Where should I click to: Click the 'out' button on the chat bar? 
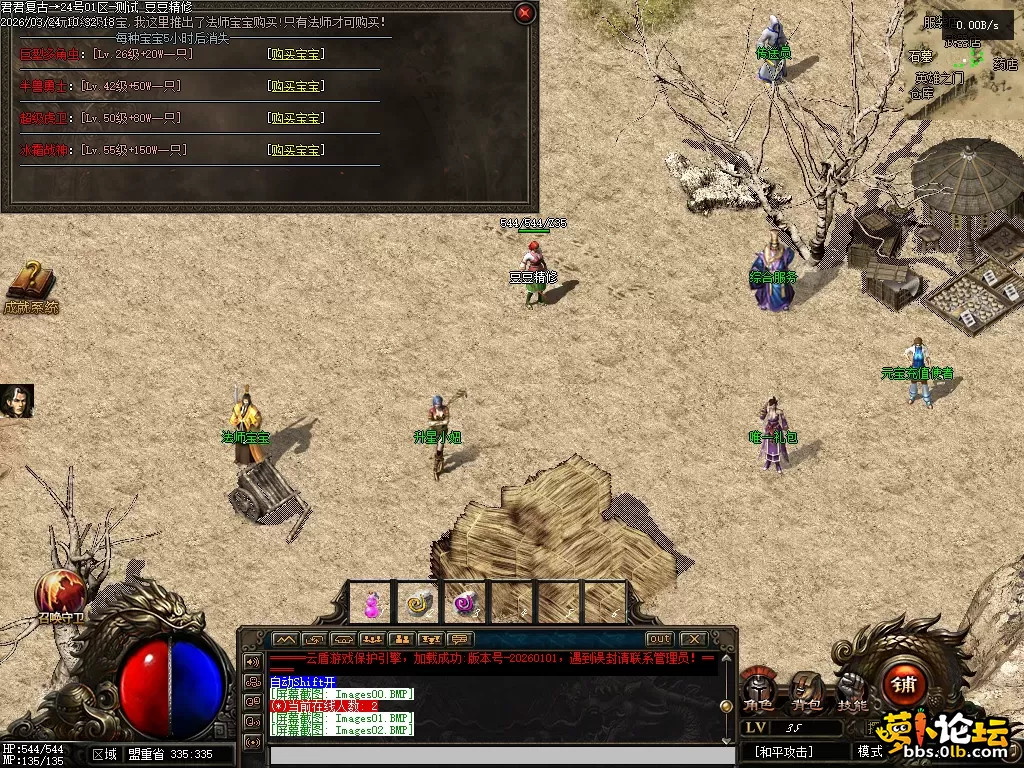(x=659, y=639)
